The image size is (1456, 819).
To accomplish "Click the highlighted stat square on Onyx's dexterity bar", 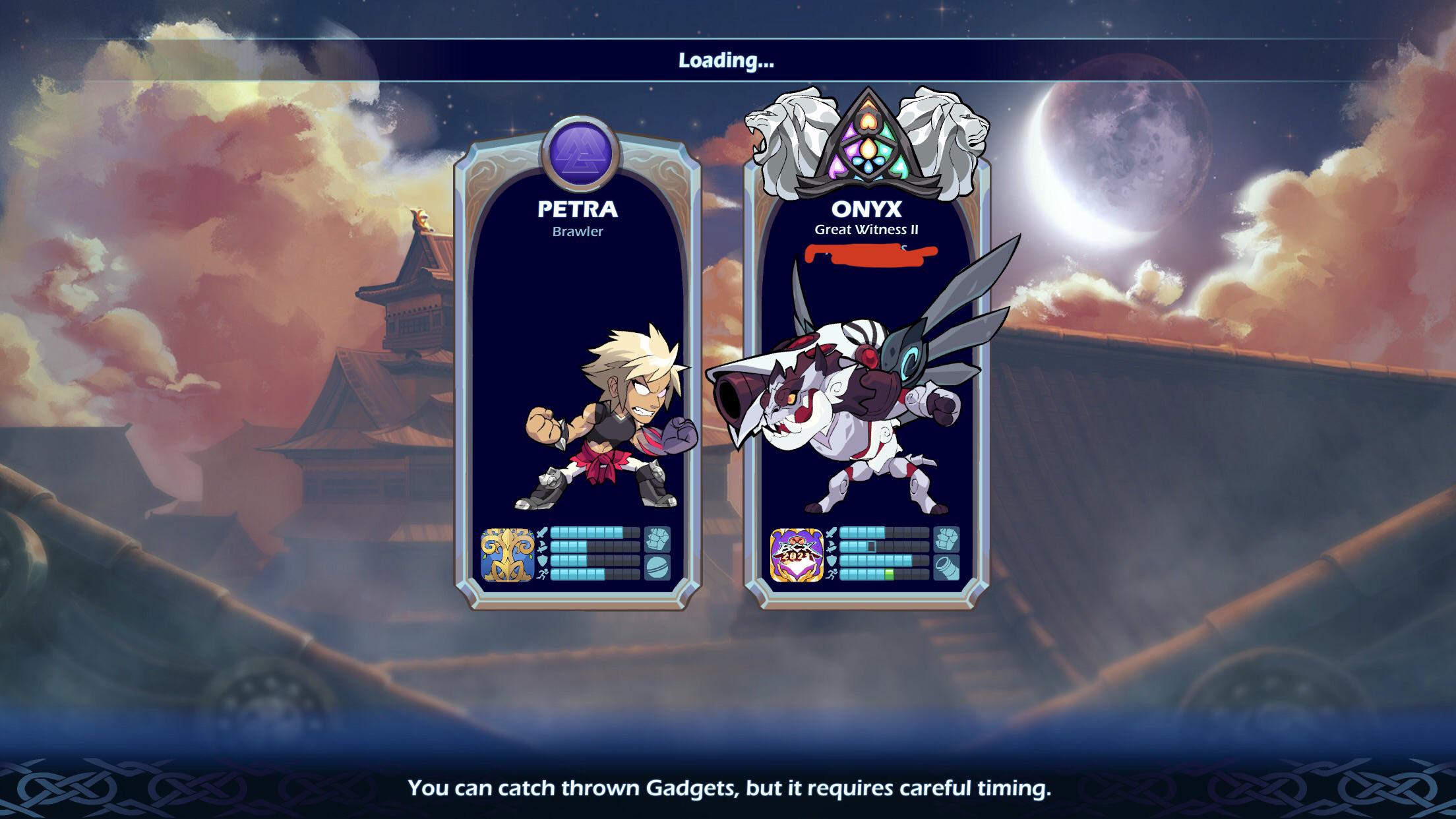I will point(871,547).
